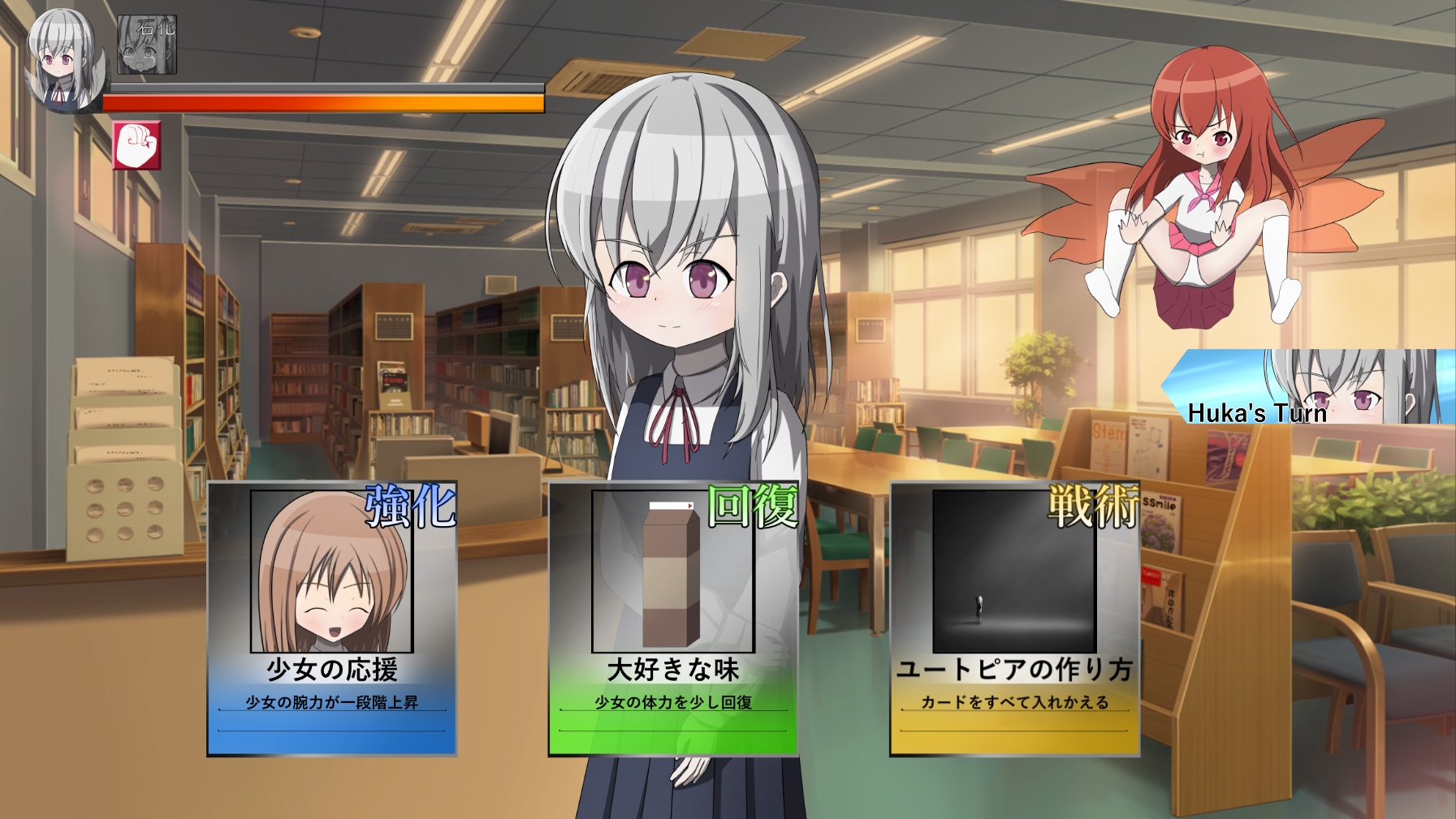Click the red fist status icon

tap(136, 146)
